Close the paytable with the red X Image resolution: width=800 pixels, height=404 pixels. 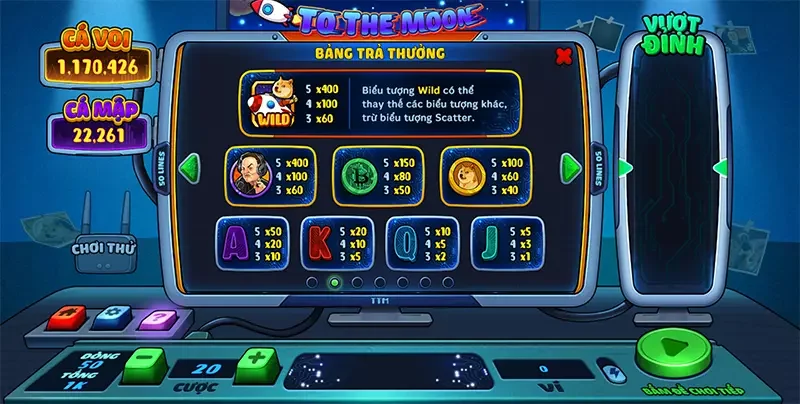click(x=563, y=54)
